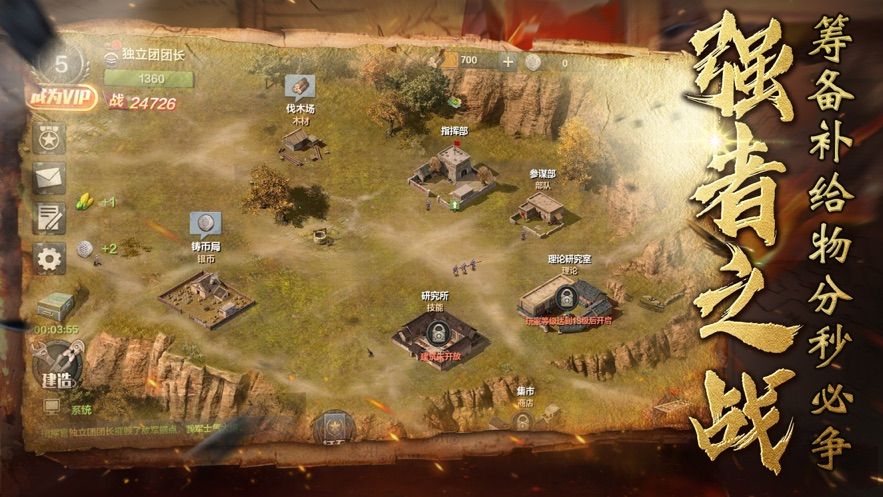Screen dimensions: 883x497
Task: Select the 指挥部 building label
Action: [x=456, y=130]
